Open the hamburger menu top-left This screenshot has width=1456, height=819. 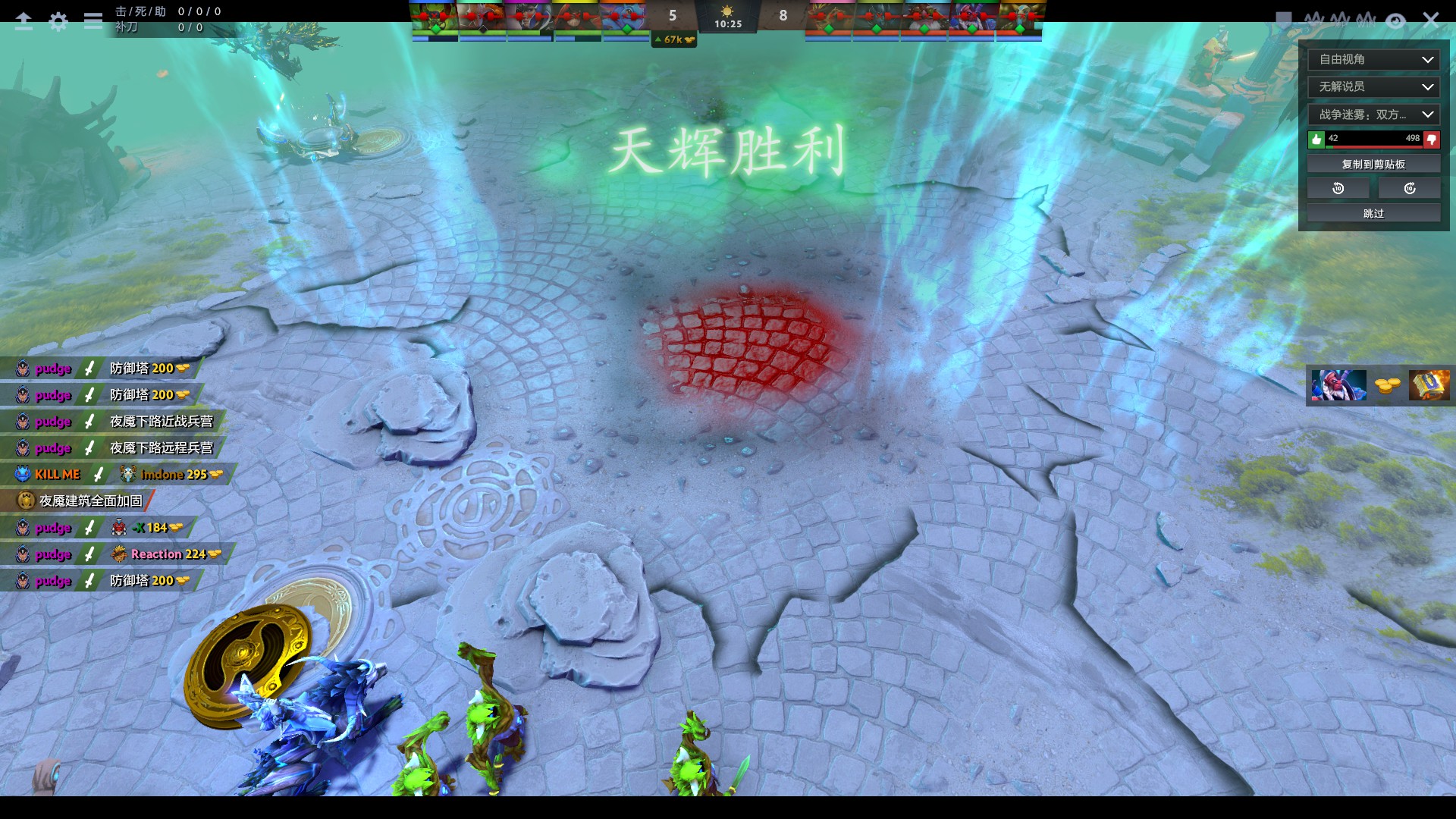tap(93, 20)
